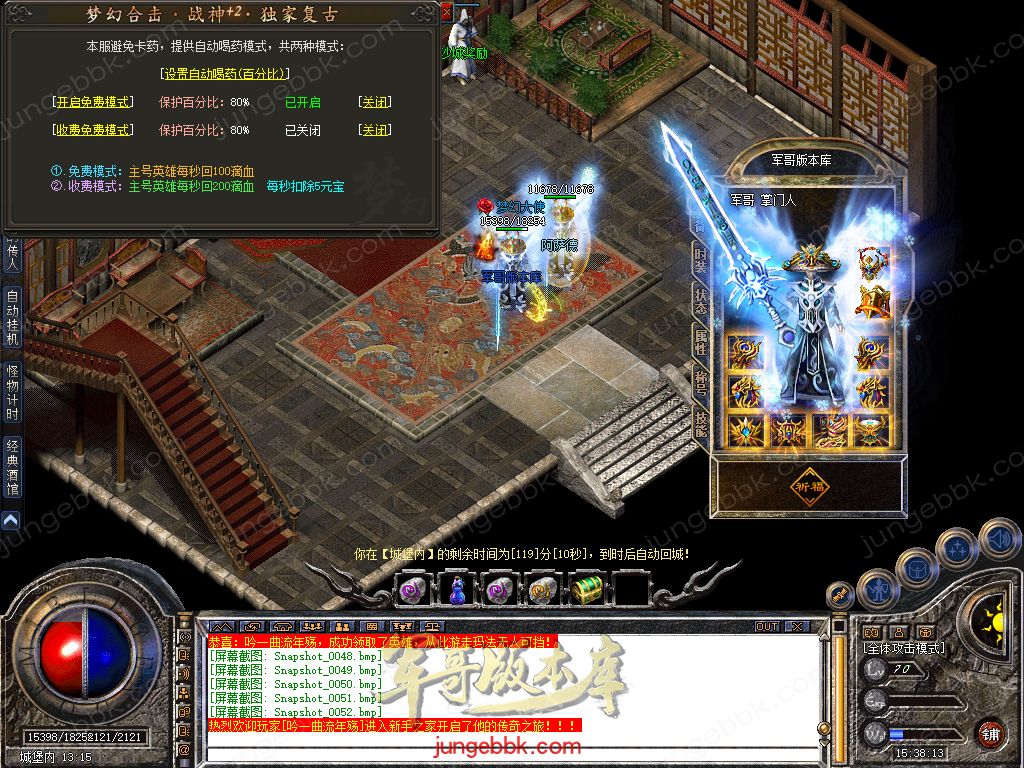
Task: Open the 经典酒馆 classic tavern side menu
Action: click(12, 468)
